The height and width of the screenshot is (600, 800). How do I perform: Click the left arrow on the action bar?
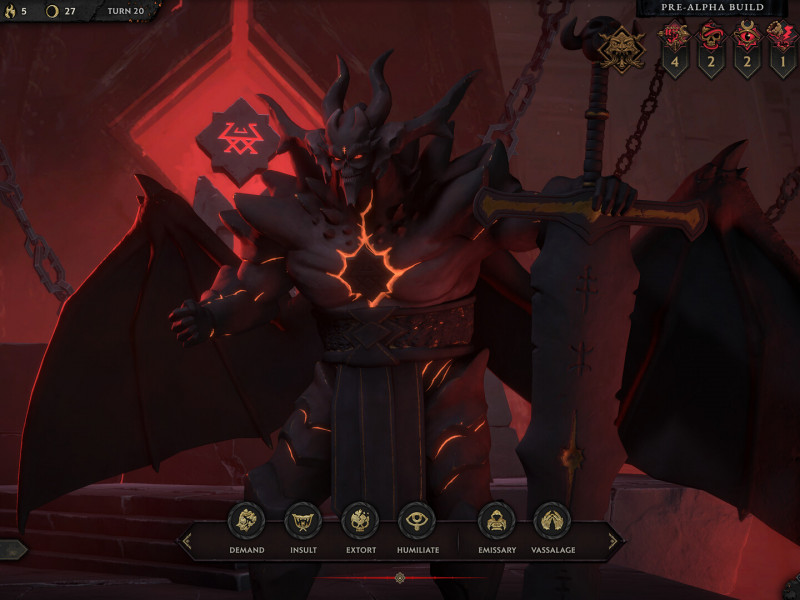[185, 542]
